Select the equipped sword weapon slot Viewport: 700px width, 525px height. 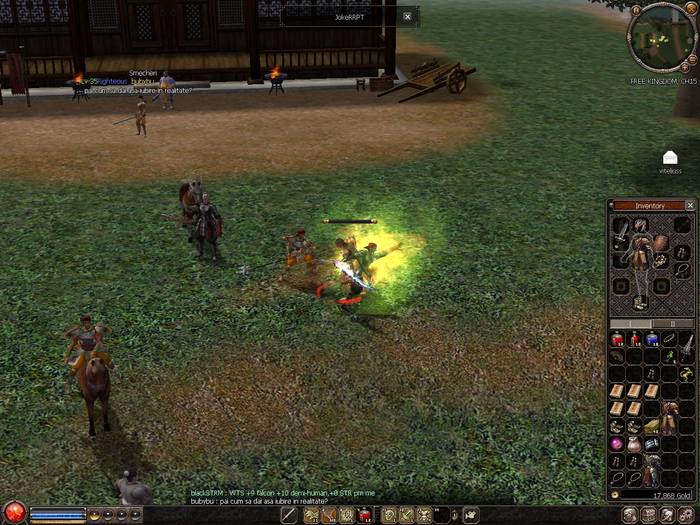coord(621,235)
